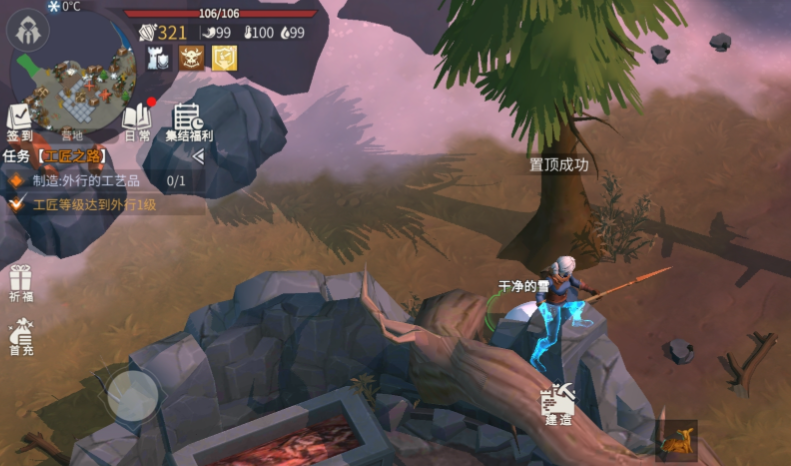Open the 建造 build menu
This screenshot has height=466, width=791.
point(557,404)
